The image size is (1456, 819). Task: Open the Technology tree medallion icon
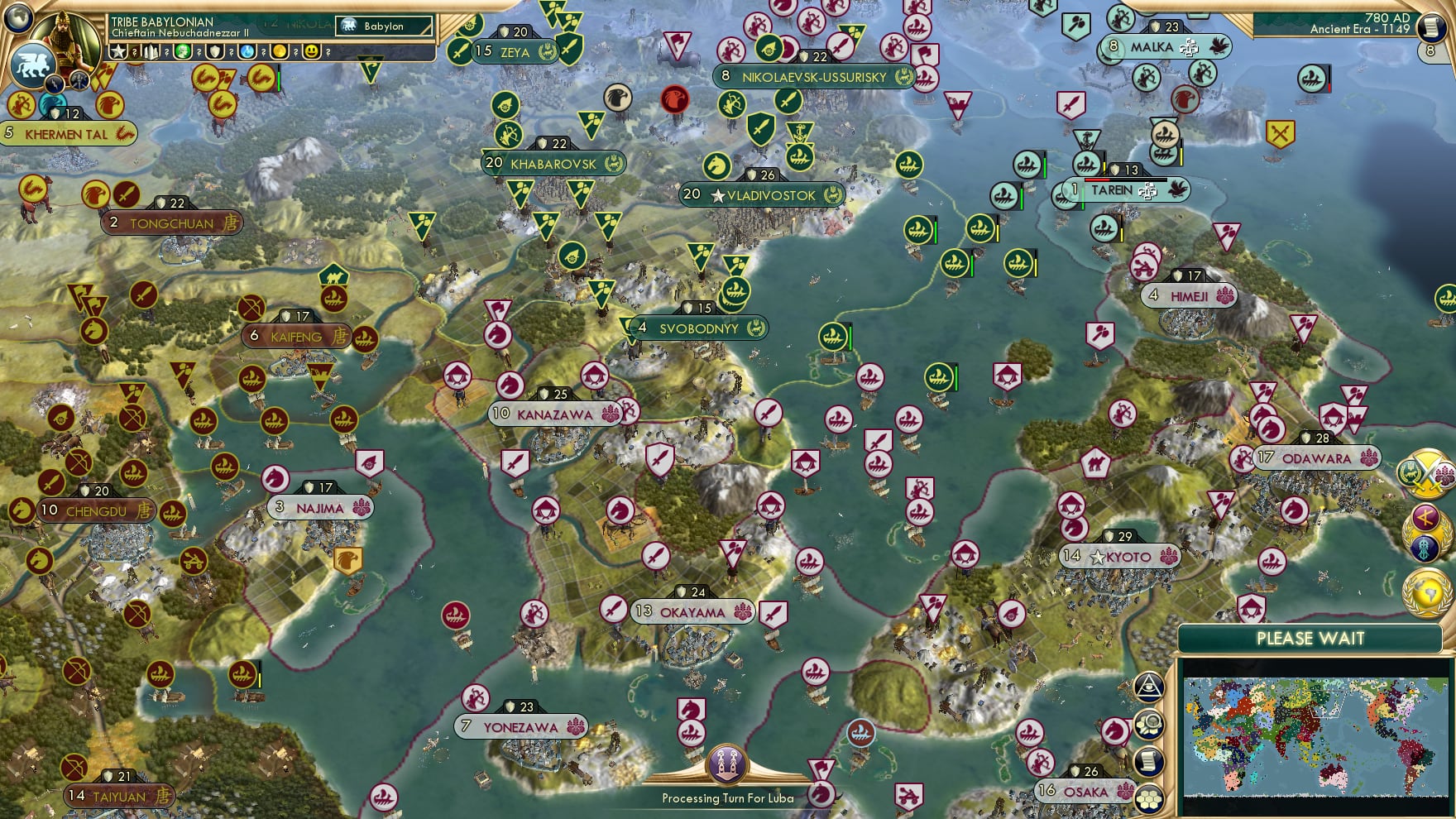1424,548
